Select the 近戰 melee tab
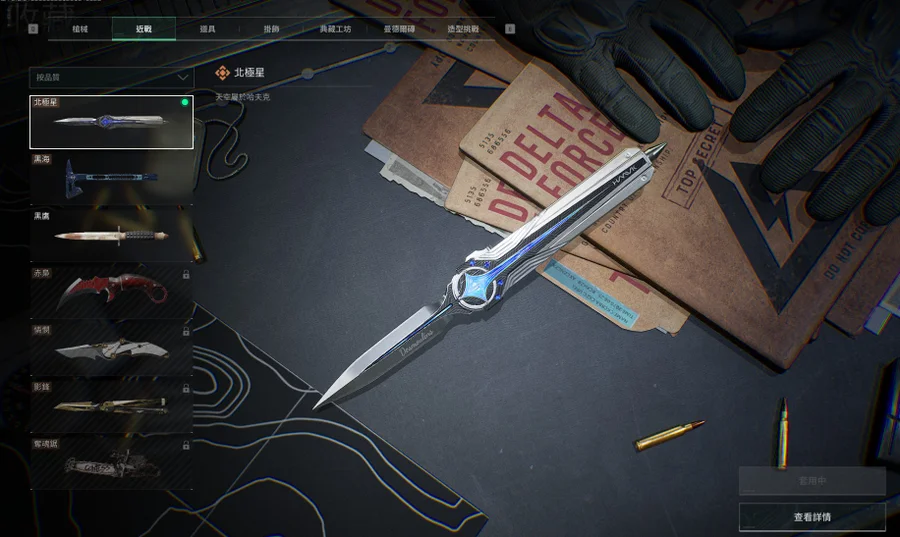Viewport: 900px width, 537px height. pos(144,30)
